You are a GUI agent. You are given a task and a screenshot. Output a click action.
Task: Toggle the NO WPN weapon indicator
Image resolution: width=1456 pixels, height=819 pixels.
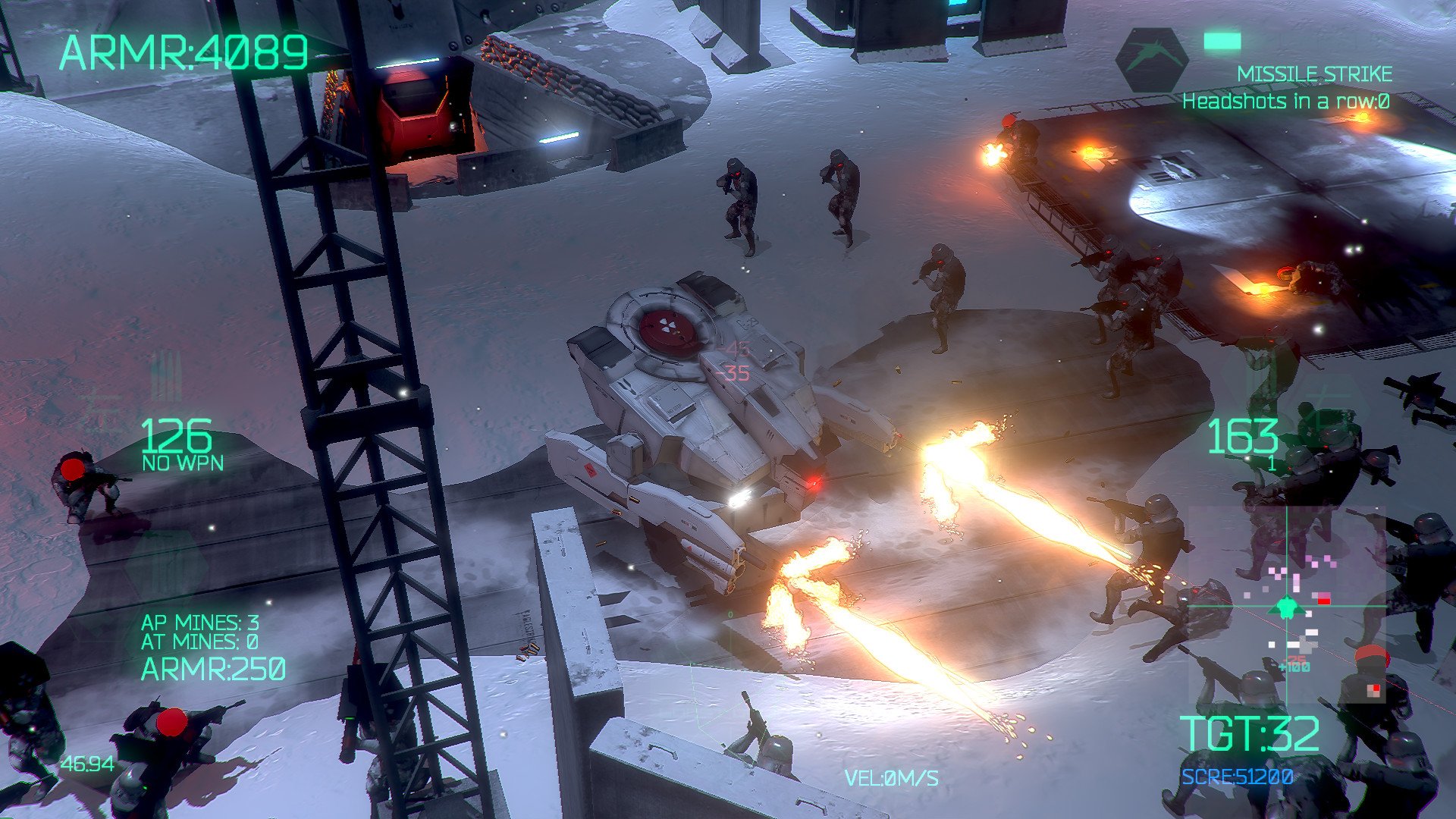[x=182, y=462]
